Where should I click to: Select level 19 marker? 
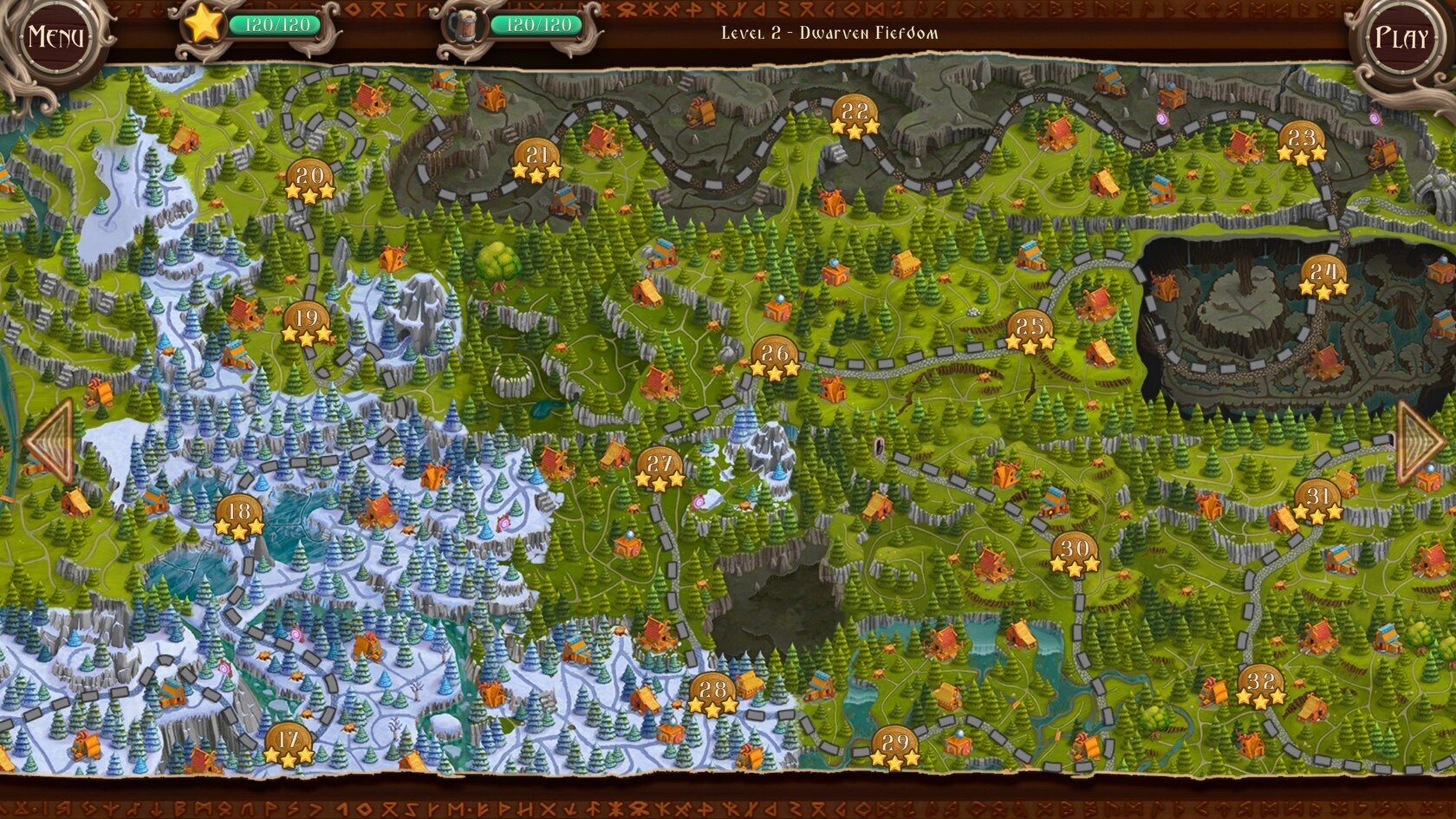tap(307, 323)
